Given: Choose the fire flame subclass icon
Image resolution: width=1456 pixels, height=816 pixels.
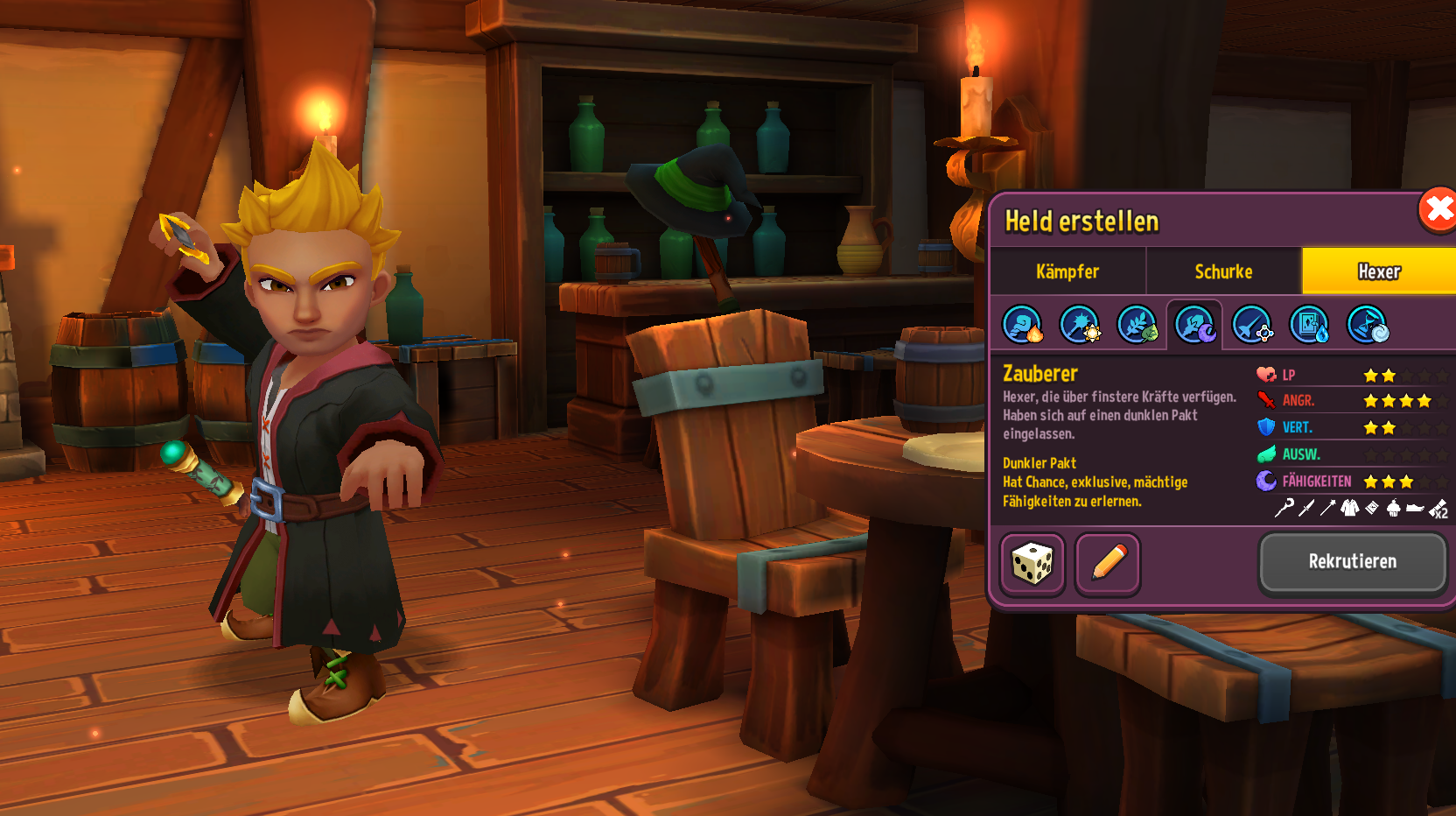Looking at the screenshot, I should 1022,325.
